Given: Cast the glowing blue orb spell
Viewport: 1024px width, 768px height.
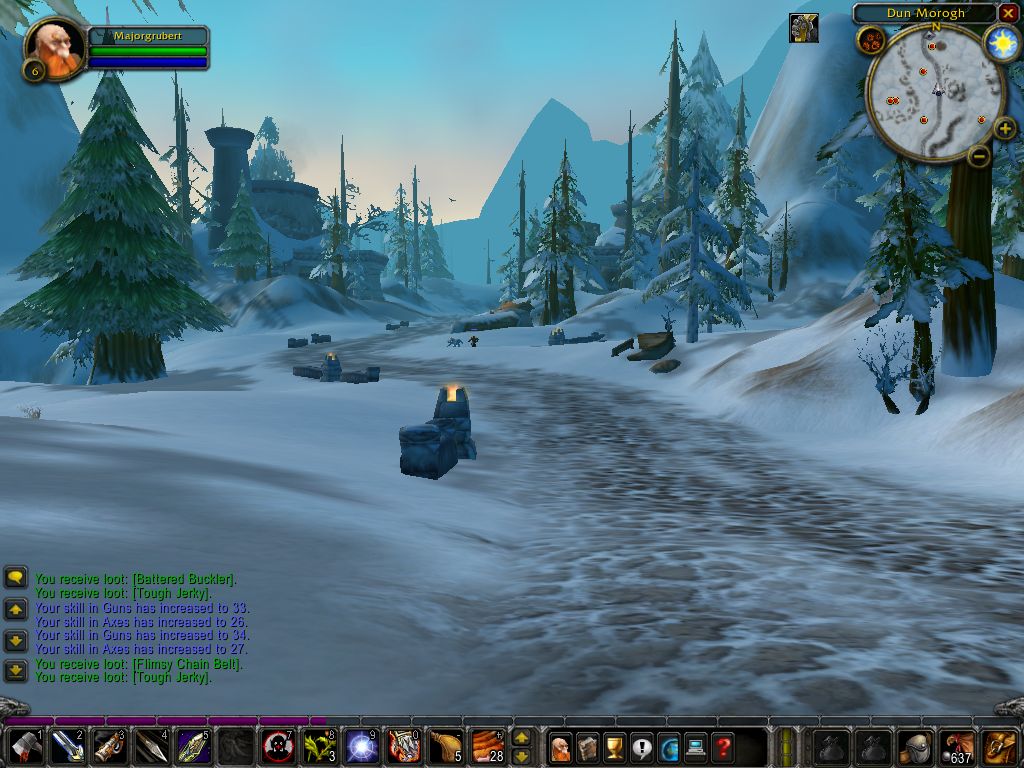Looking at the screenshot, I should (361, 747).
